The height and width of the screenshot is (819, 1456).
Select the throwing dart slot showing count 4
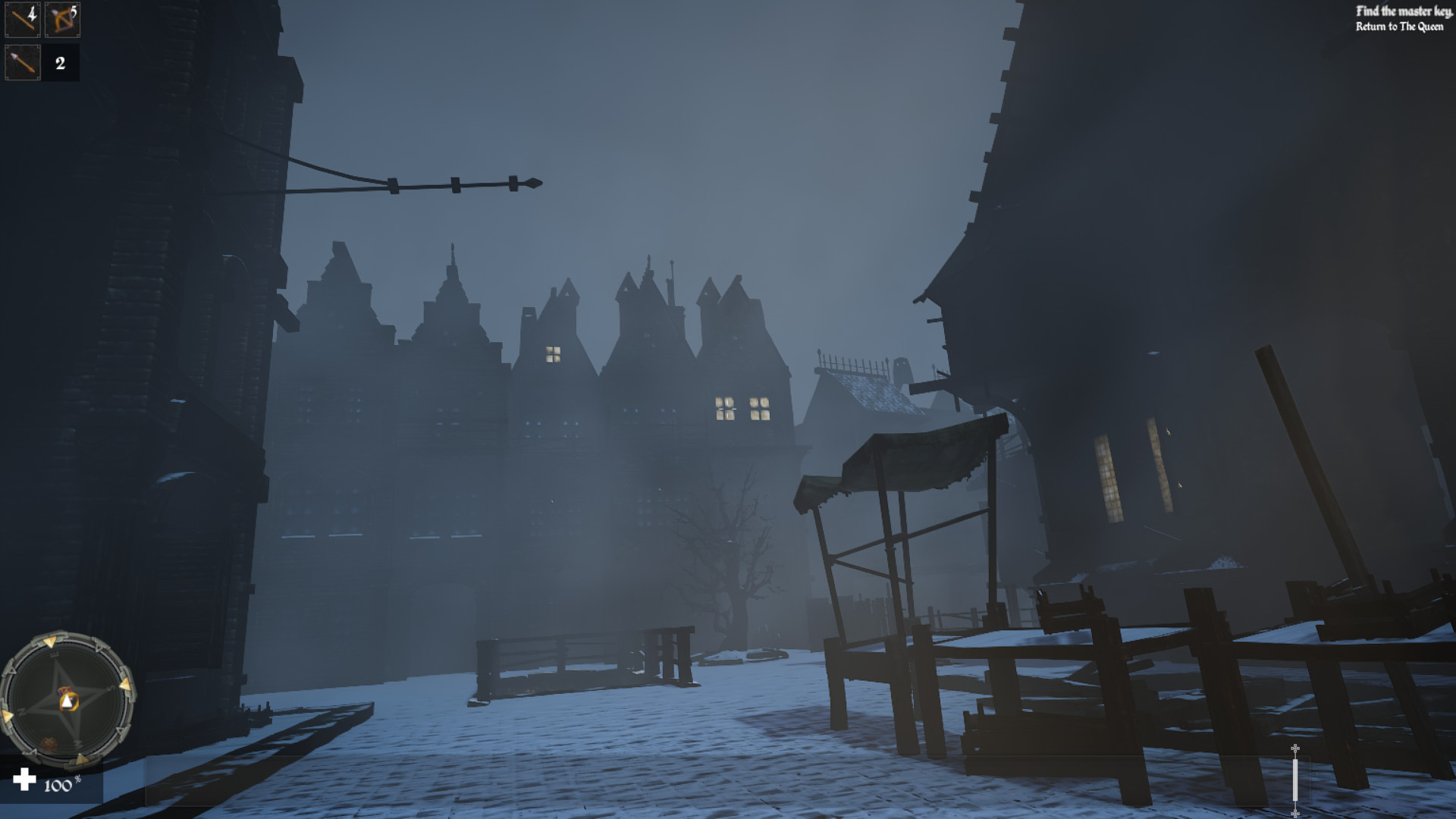pyautogui.click(x=23, y=21)
